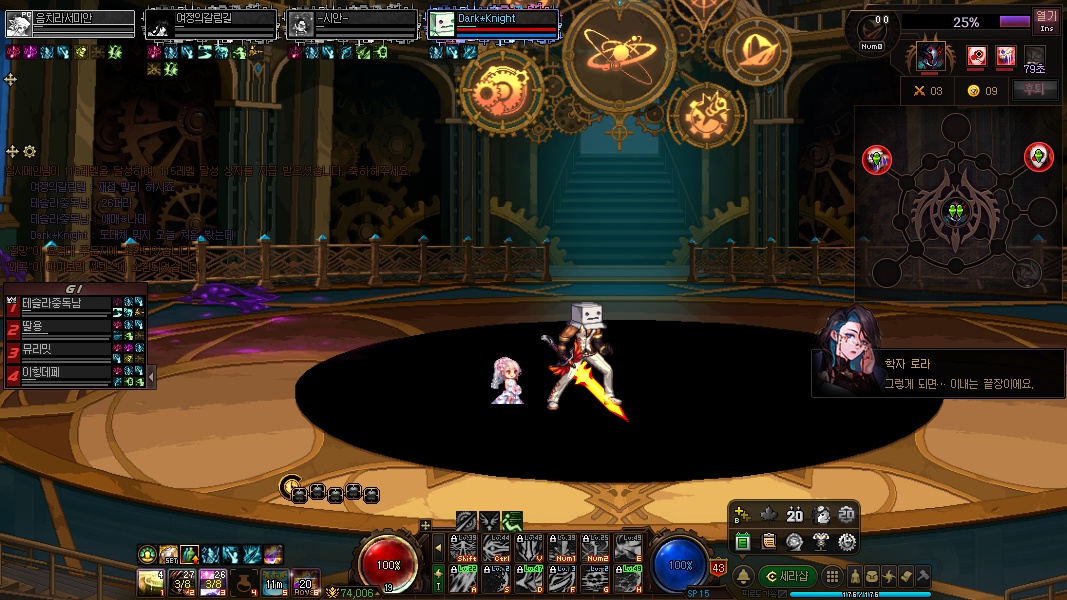Activate the skill bound to Shift
1067x600 pixels.
click(465, 549)
